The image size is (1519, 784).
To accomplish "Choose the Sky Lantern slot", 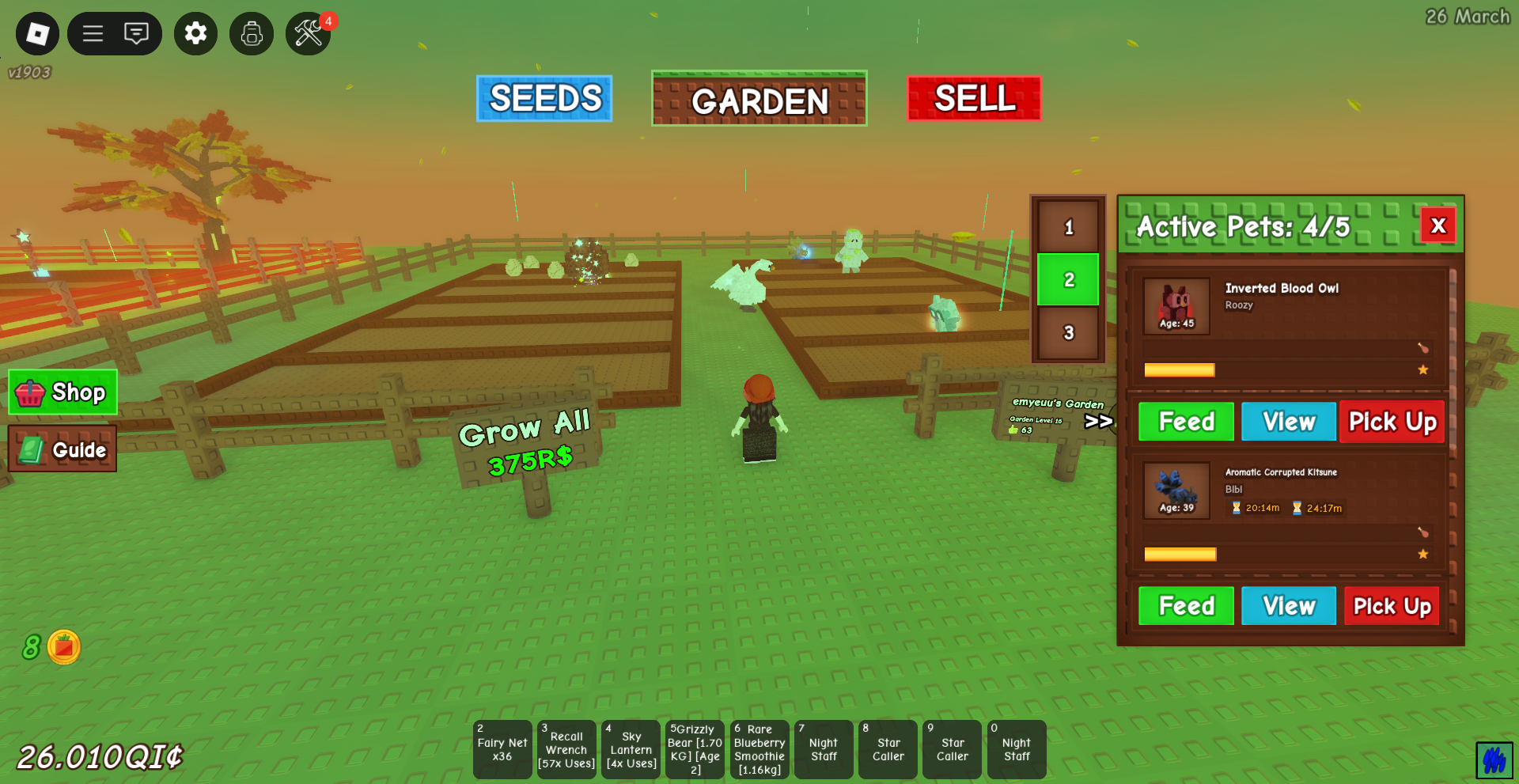I will click(631, 749).
